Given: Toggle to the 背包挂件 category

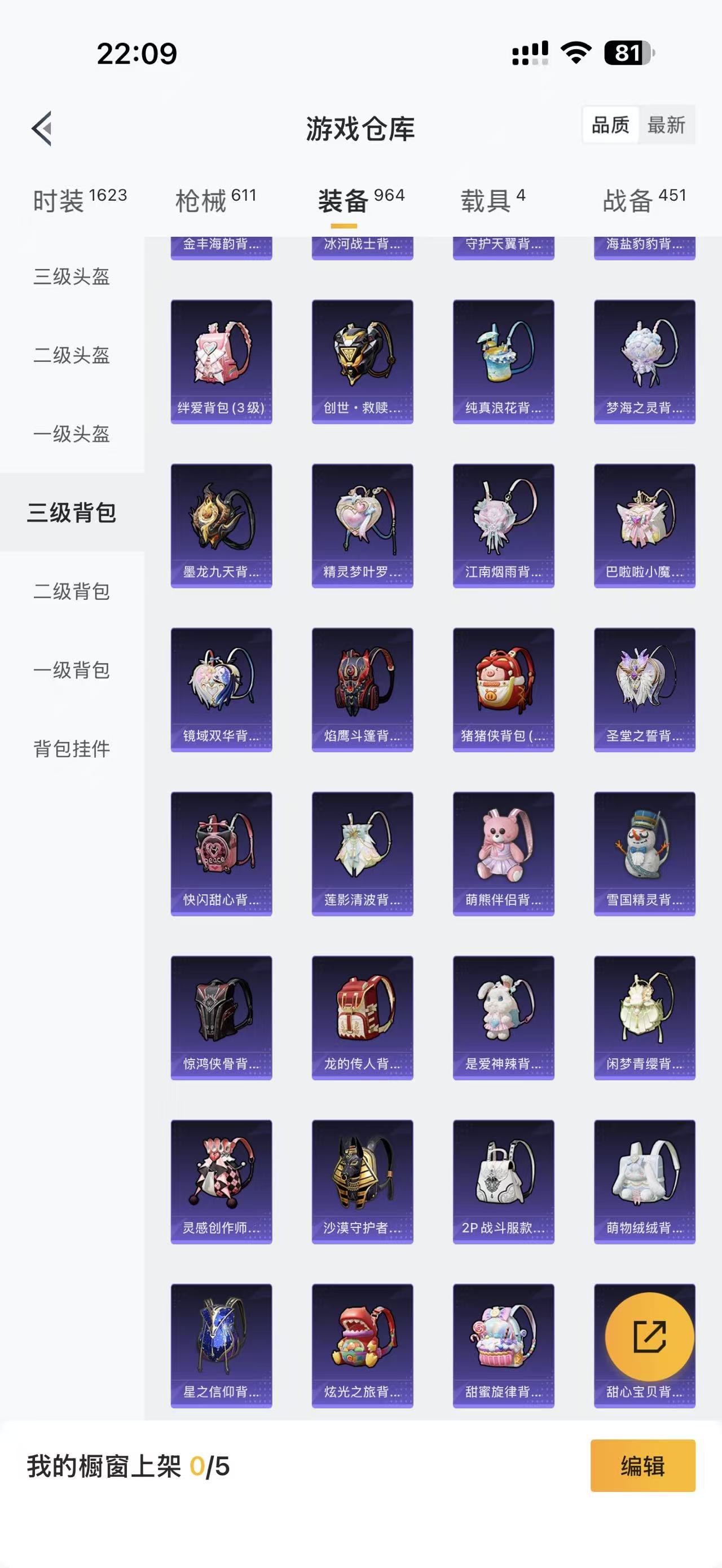Looking at the screenshot, I should coord(72,750).
